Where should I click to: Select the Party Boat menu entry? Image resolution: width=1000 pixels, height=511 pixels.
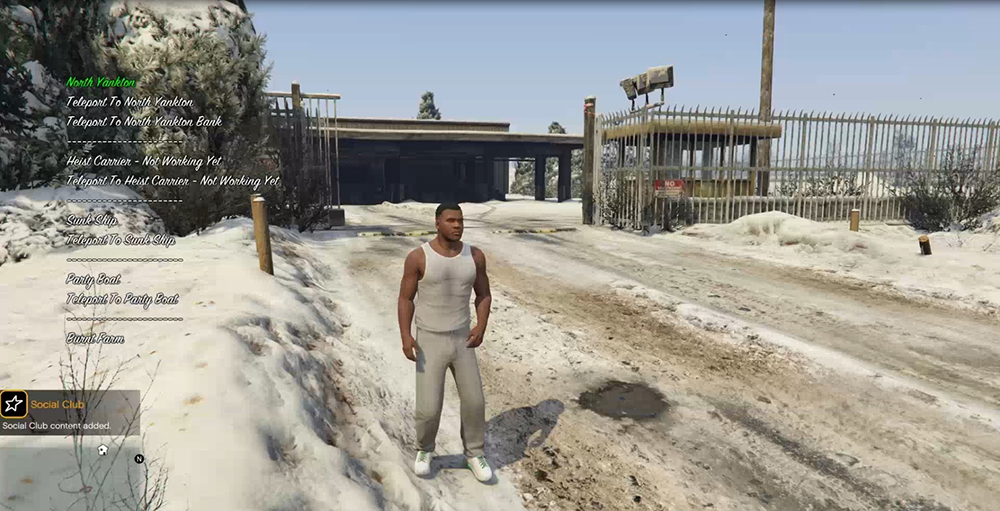pyautogui.click(x=94, y=279)
